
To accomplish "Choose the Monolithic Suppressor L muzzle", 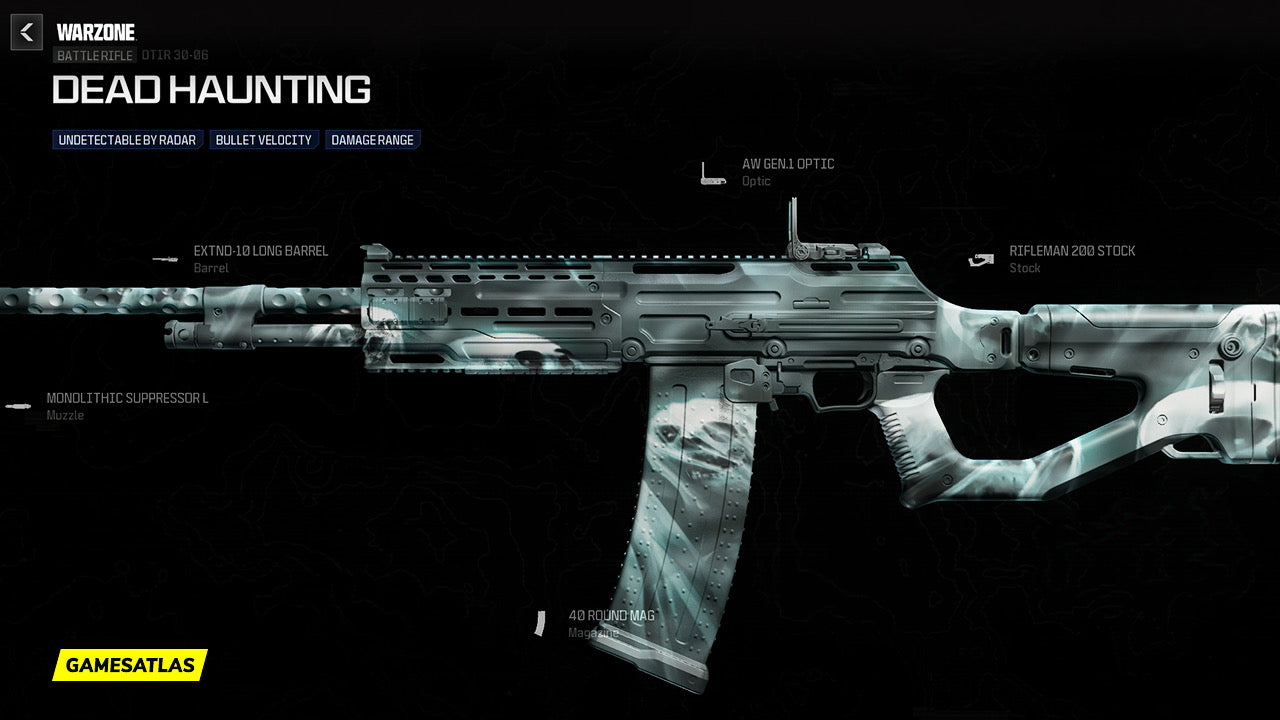I will pos(127,398).
